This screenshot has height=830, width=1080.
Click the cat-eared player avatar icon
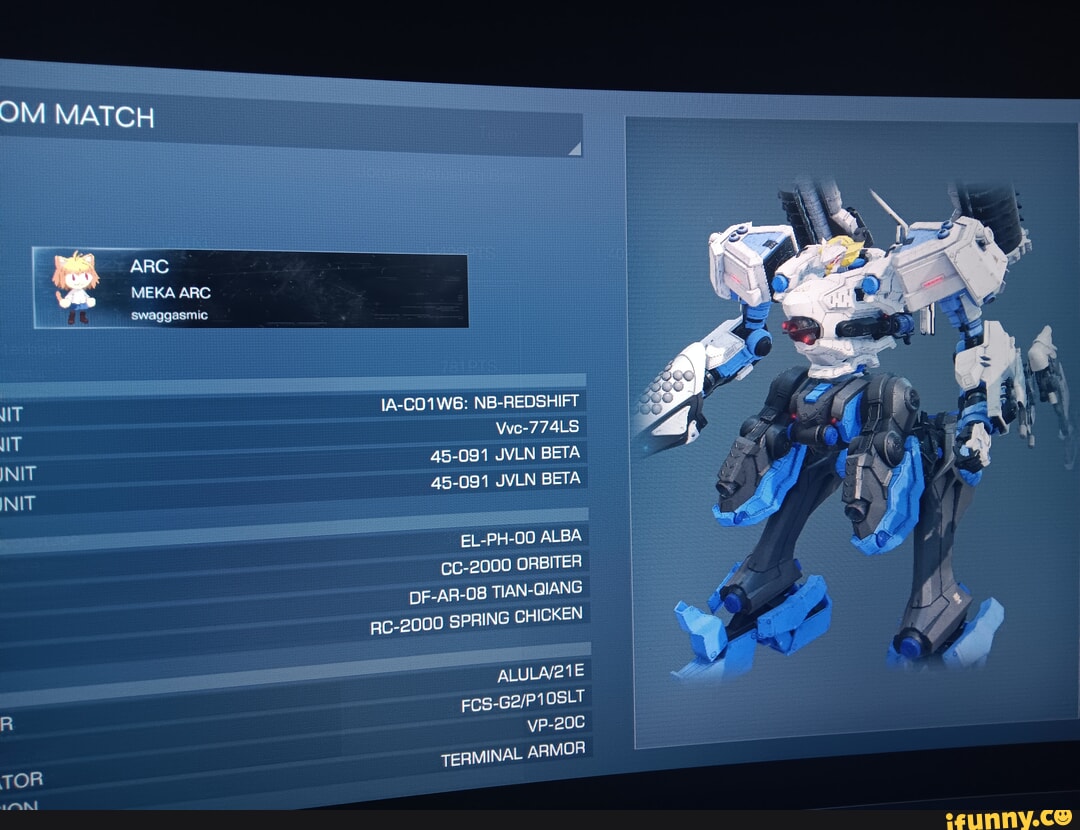tap(75, 287)
